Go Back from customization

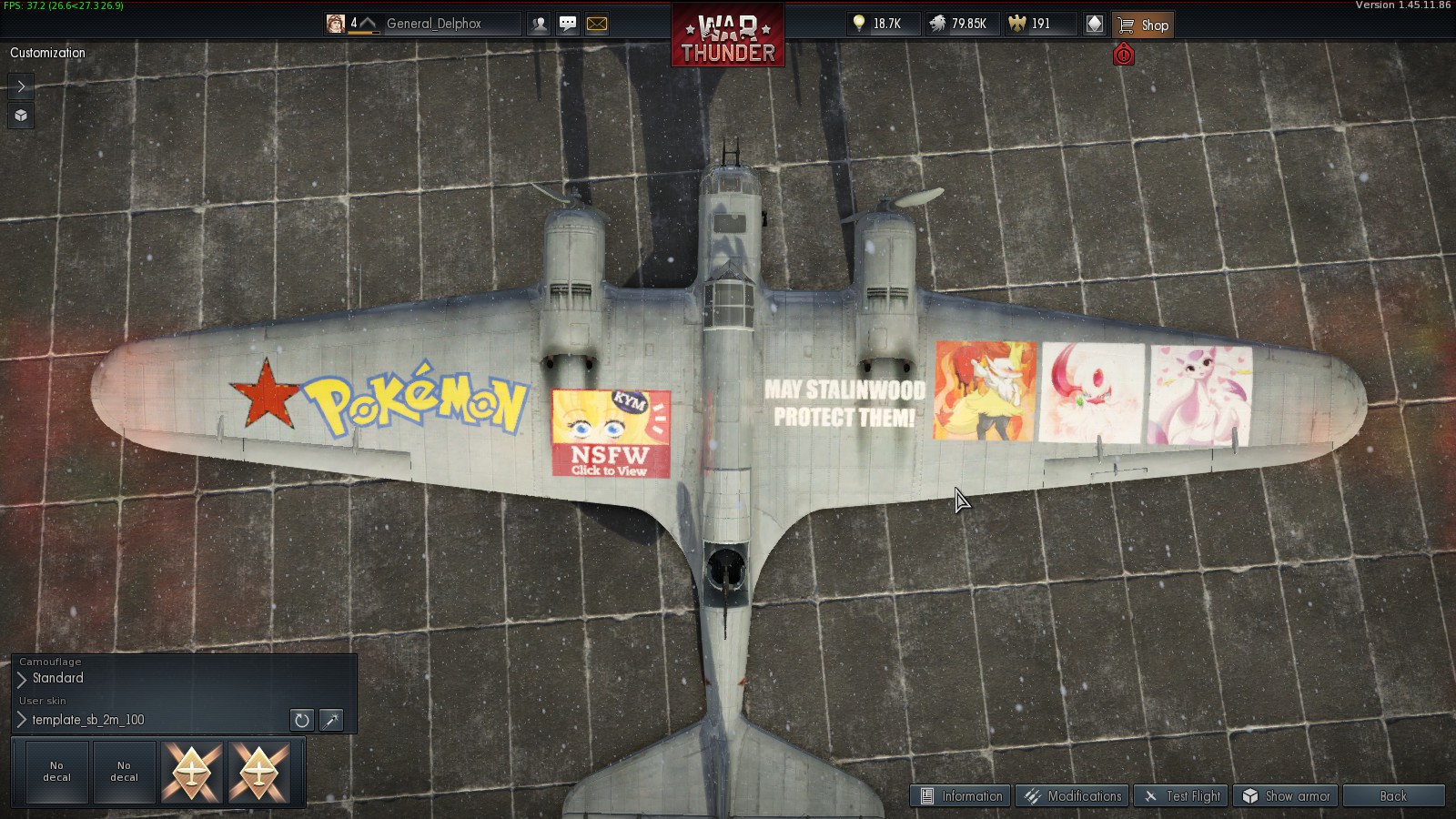tap(1393, 796)
